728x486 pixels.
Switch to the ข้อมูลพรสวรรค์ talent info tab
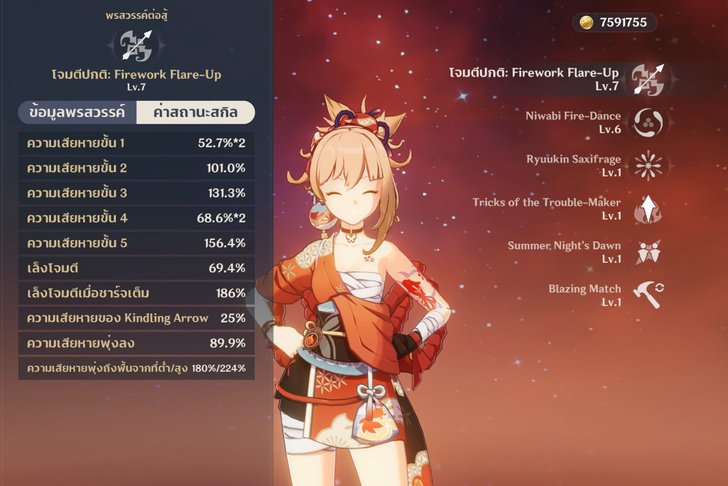coord(79,112)
